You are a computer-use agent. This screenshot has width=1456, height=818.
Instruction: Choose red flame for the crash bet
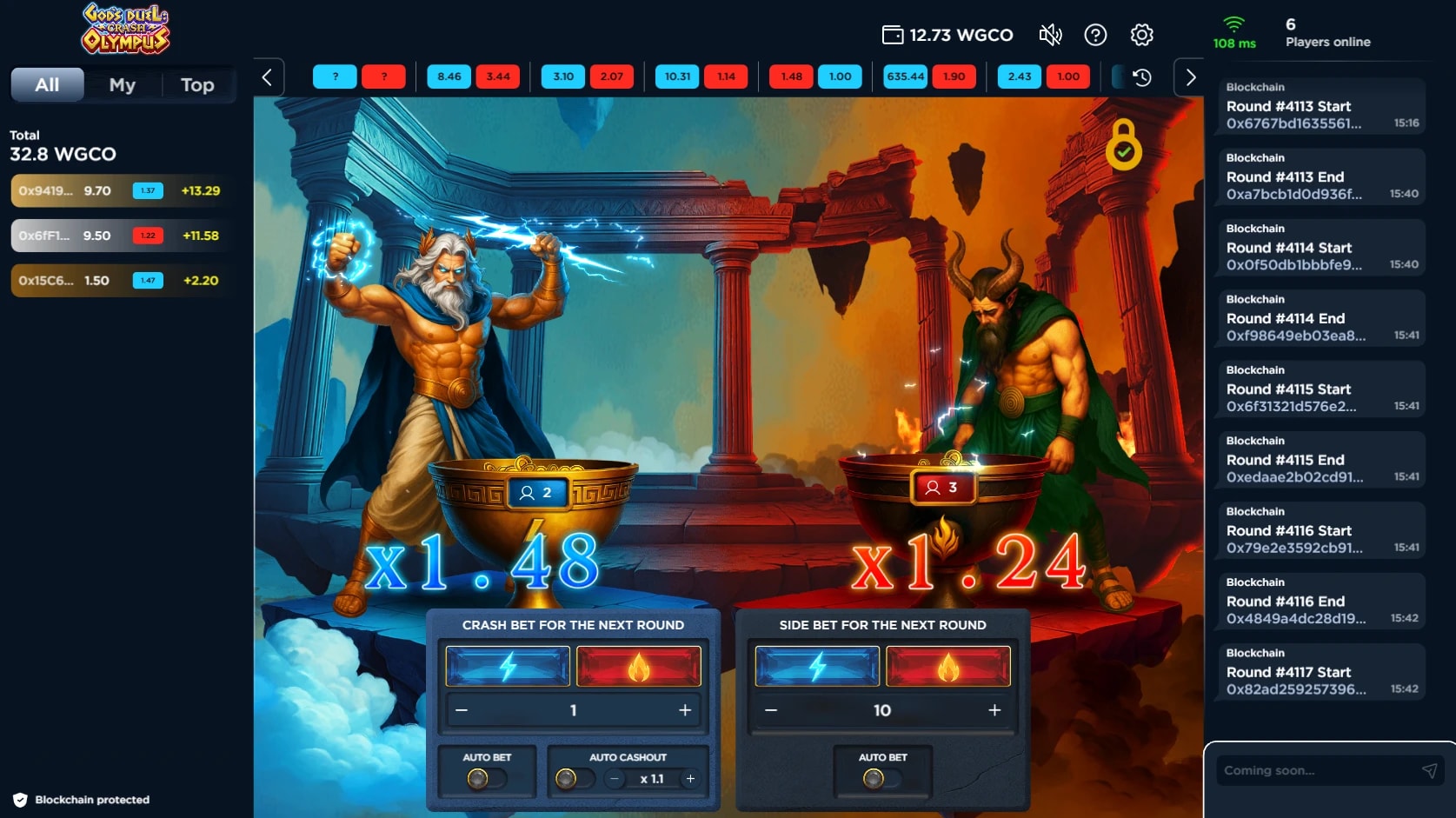pyautogui.click(x=639, y=667)
